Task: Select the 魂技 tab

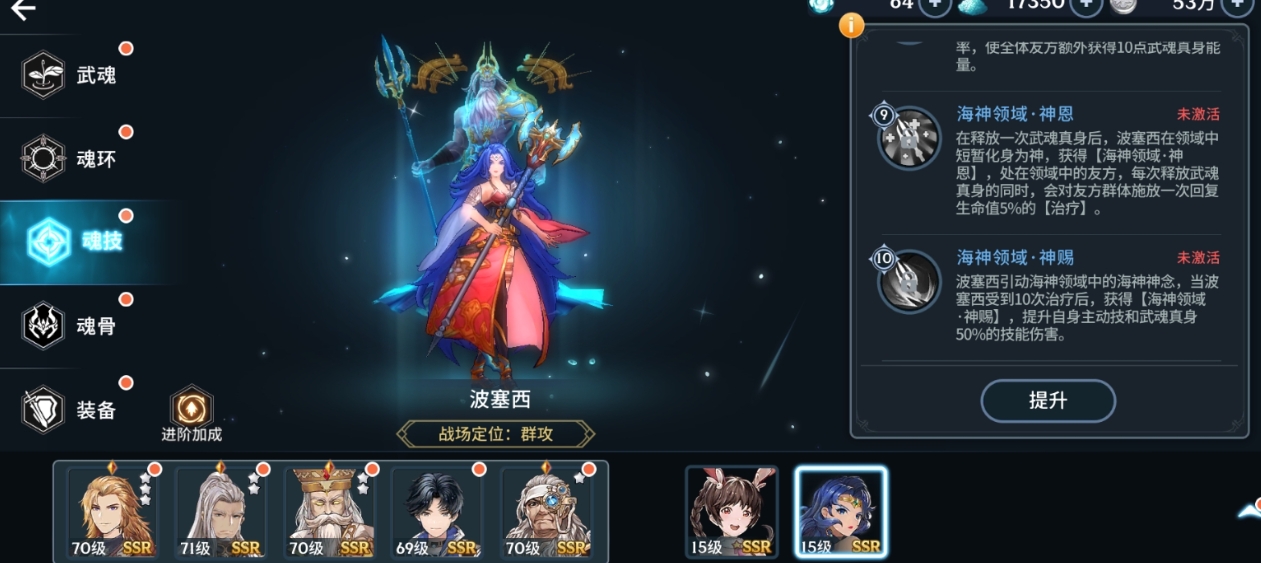Action: (x=75, y=241)
